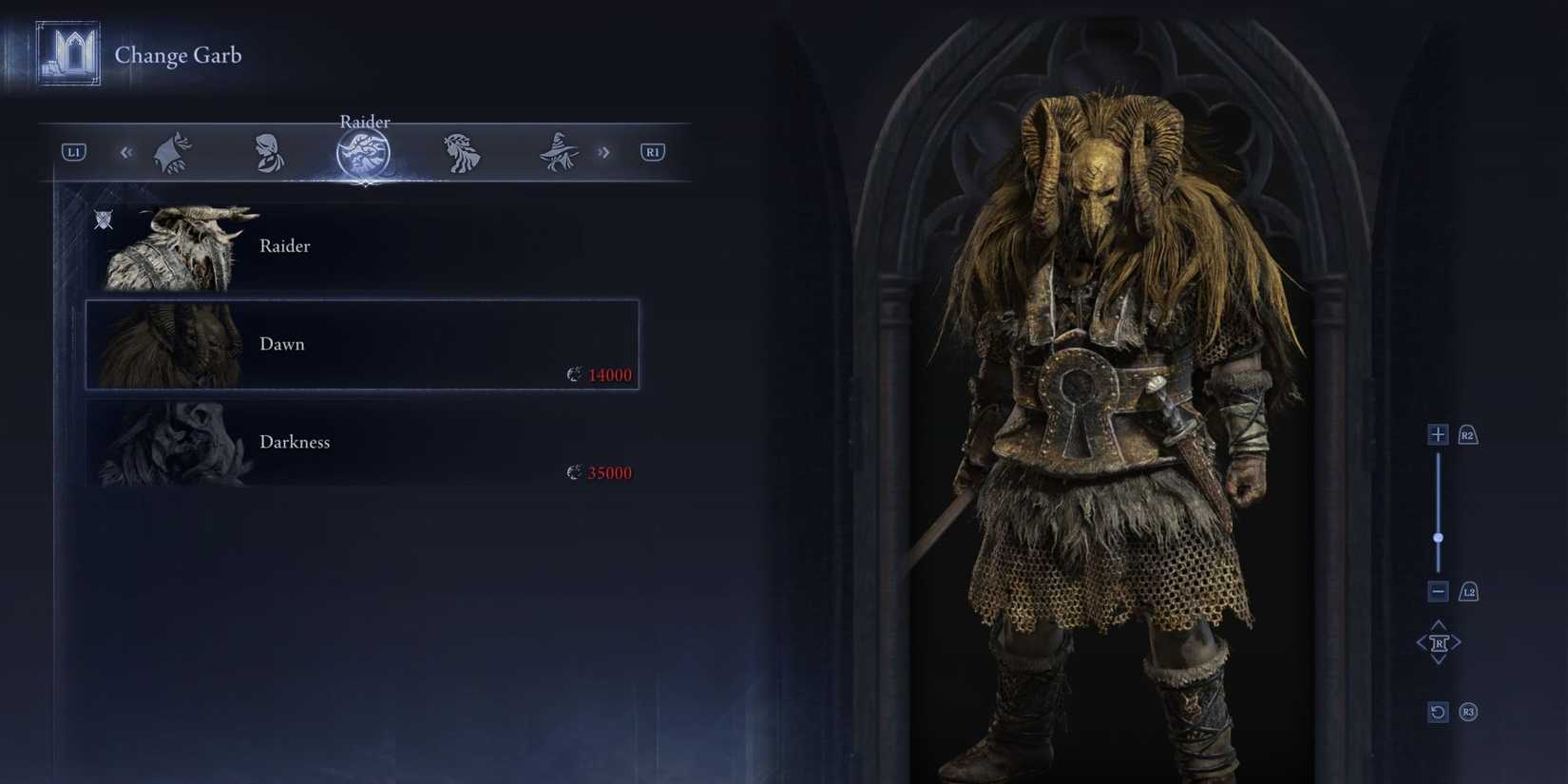Toggle the equipped marker on the Raider thumbnail
1568x784 pixels.
[105, 220]
